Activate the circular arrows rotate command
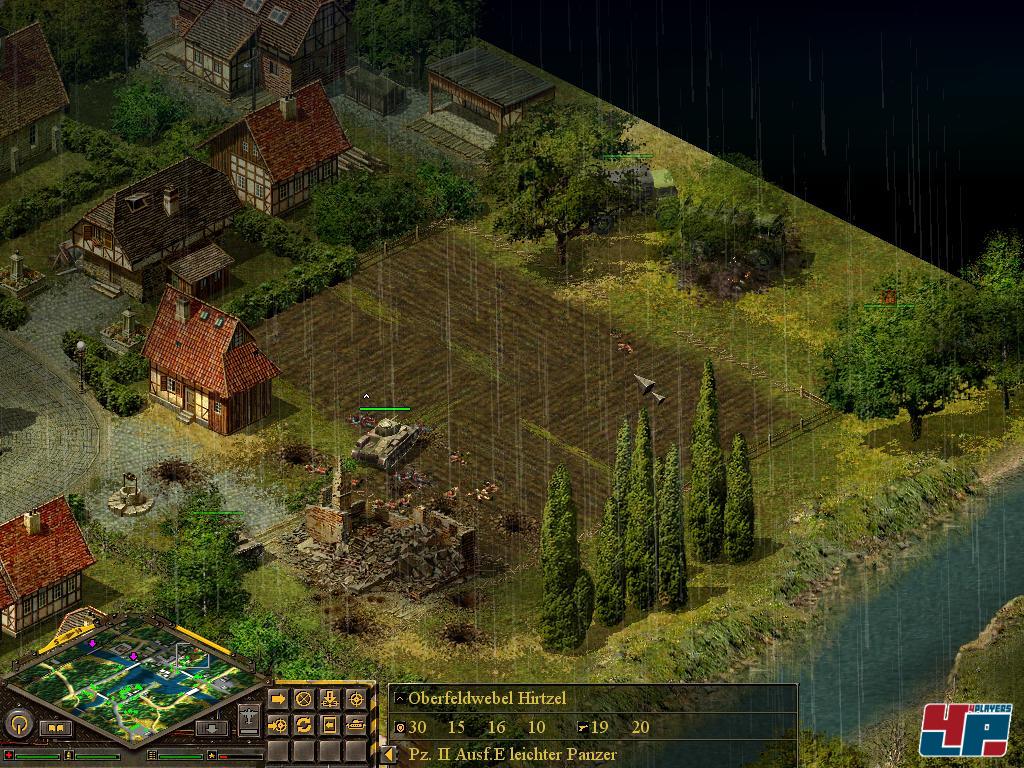The image size is (1024, 768). point(304,724)
